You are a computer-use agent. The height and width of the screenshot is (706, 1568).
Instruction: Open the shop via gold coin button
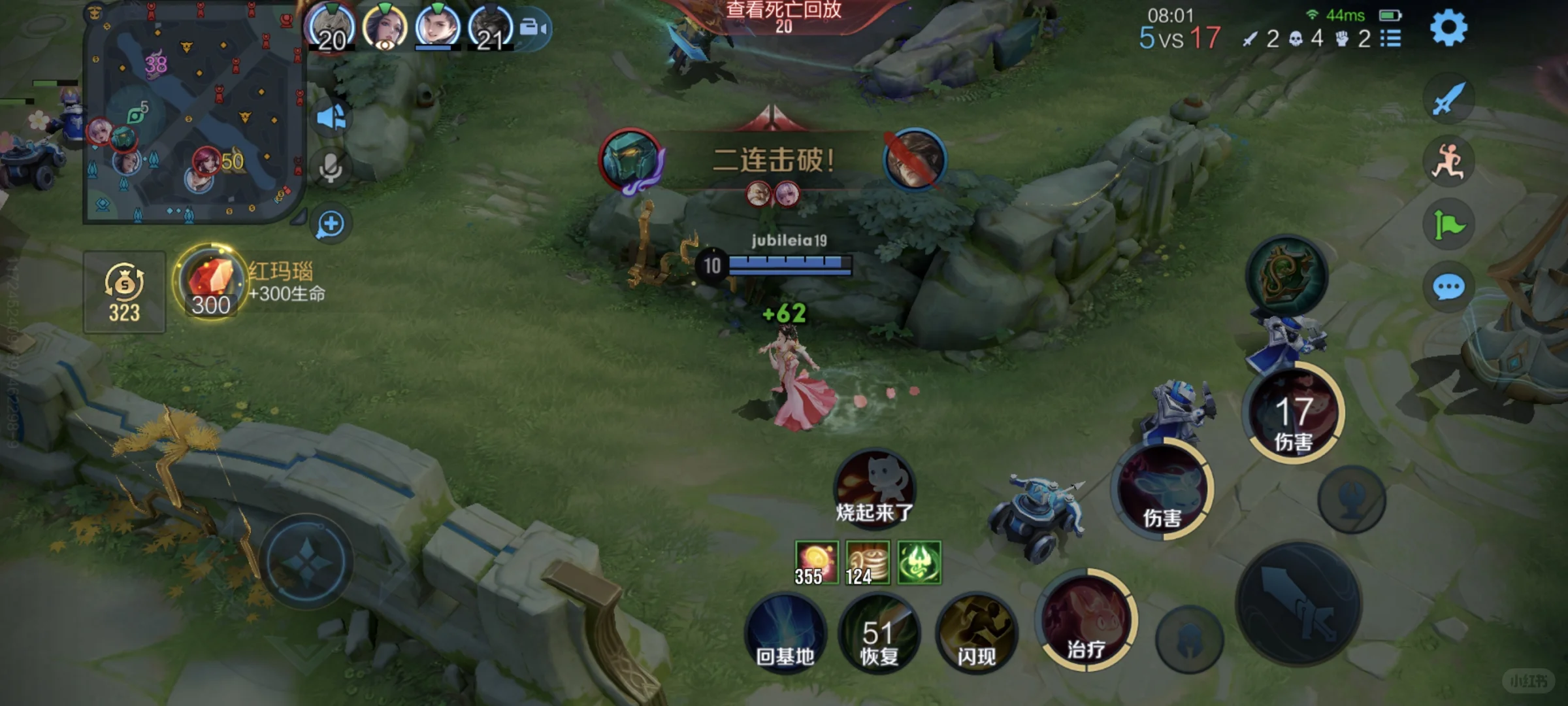point(124,292)
